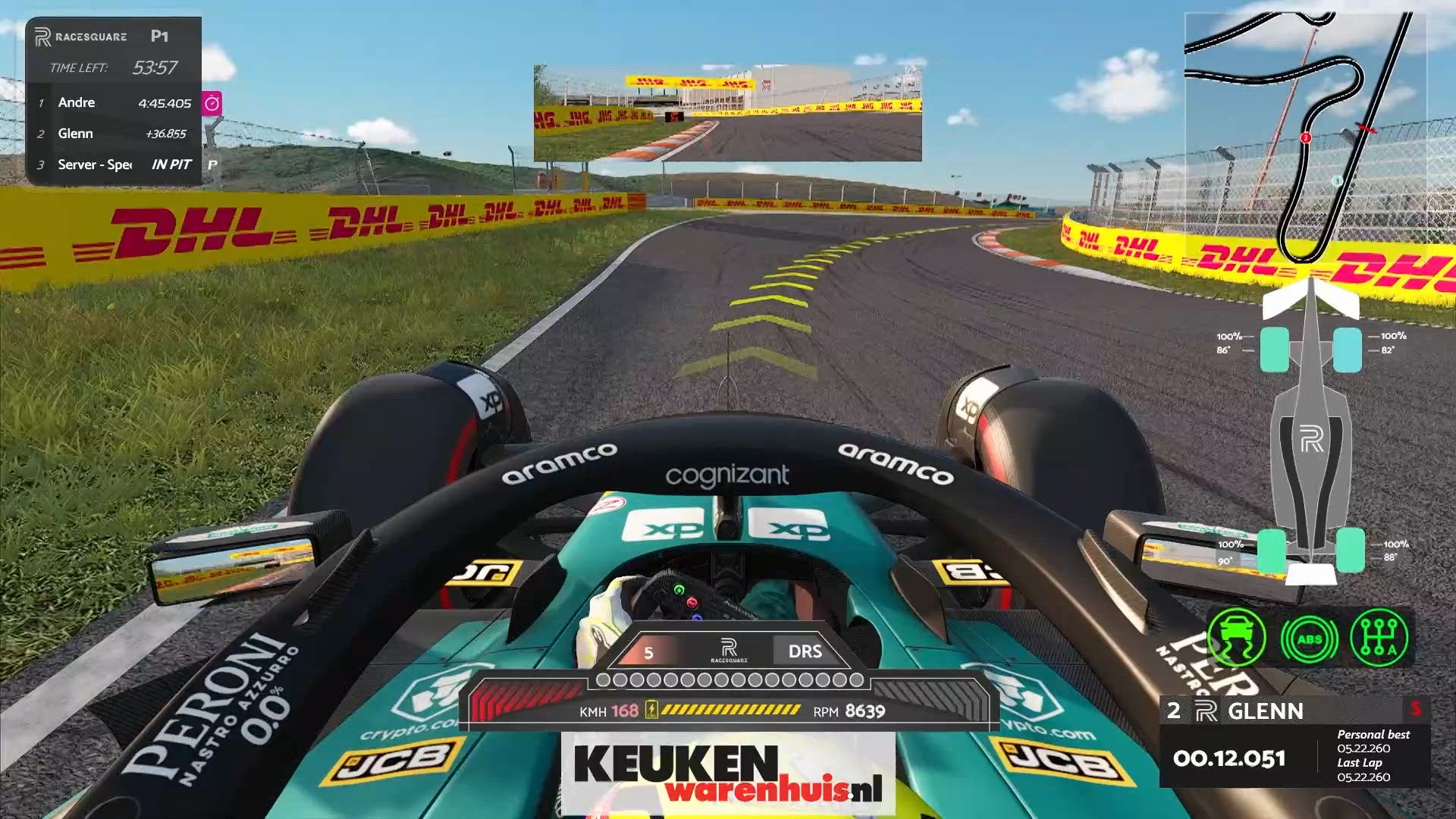Click the Server entry shown as in pit
The image size is (1456, 819).
tap(114, 165)
